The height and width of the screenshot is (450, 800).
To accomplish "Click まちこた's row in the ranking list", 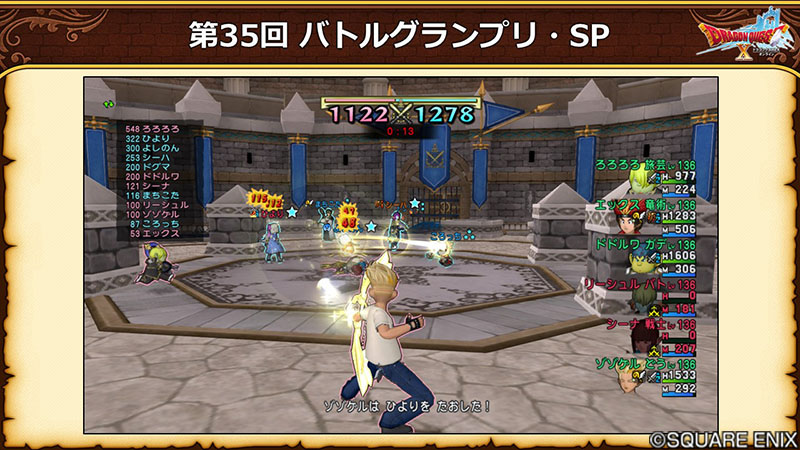I will [150, 197].
